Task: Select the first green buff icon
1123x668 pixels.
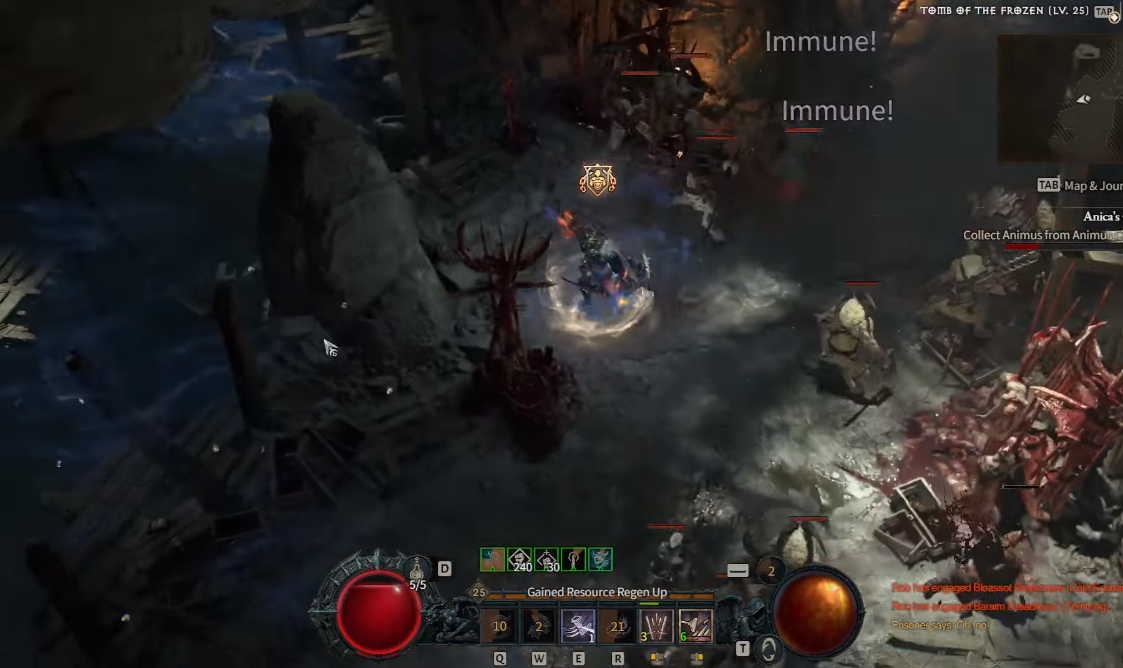Action: tap(492, 559)
